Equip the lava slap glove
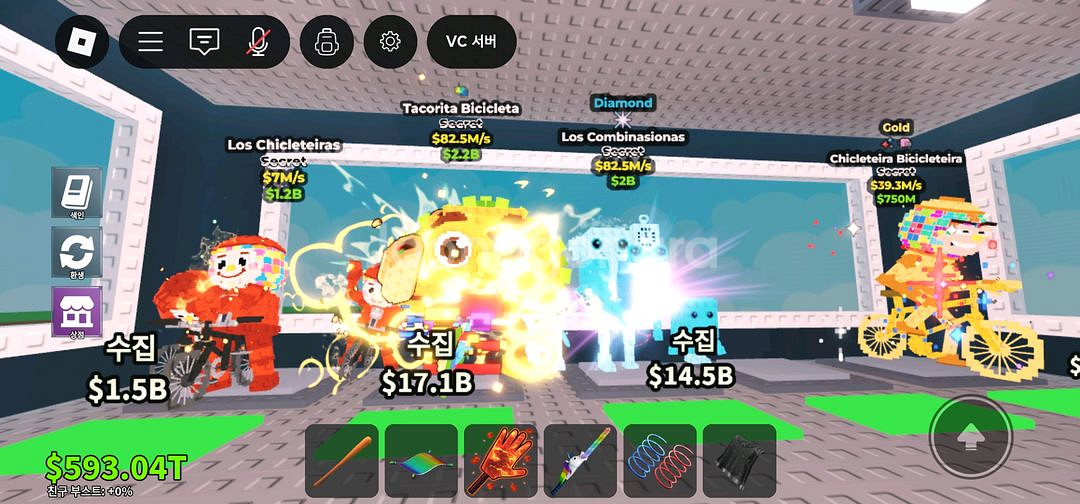1080x504 pixels. coord(500,461)
